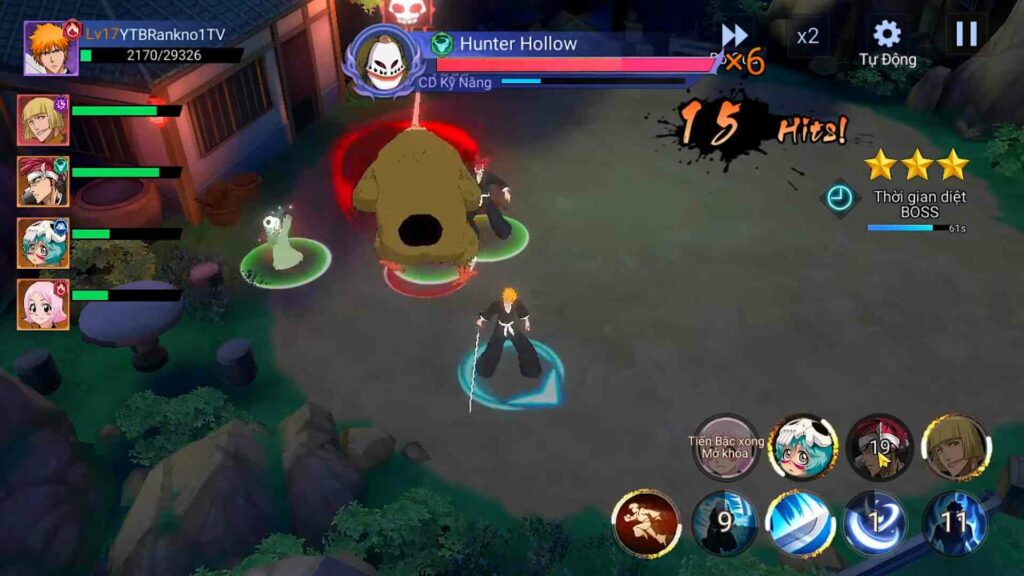The width and height of the screenshot is (1024, 576).
Task: Select orange-haired leader portrait YTBRankno1TV
Action: [x=50, y=48]
